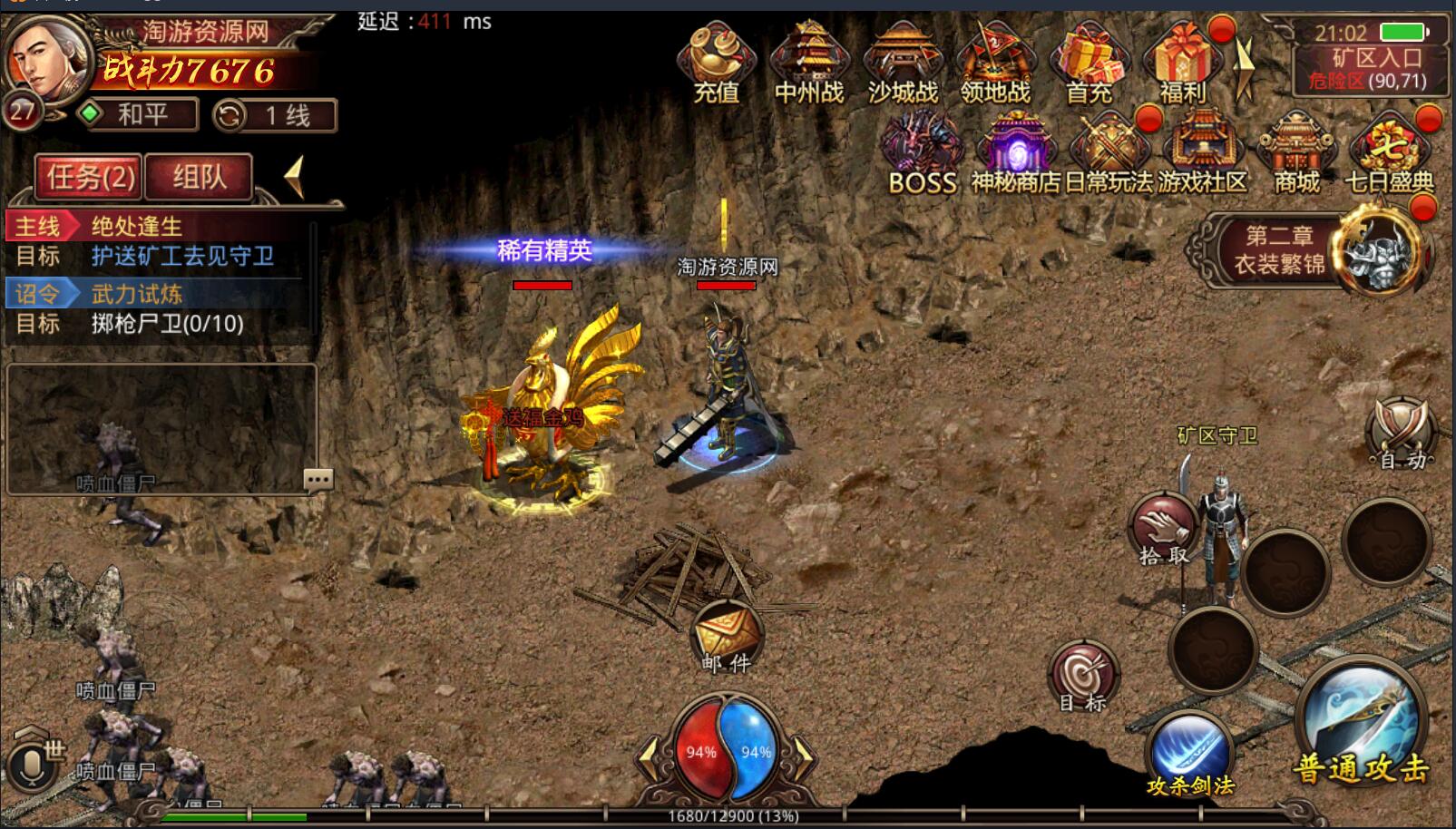Open the 福利 welfare gift icon
This screenshot has height=829, width=1456.
click(1182, 60)
